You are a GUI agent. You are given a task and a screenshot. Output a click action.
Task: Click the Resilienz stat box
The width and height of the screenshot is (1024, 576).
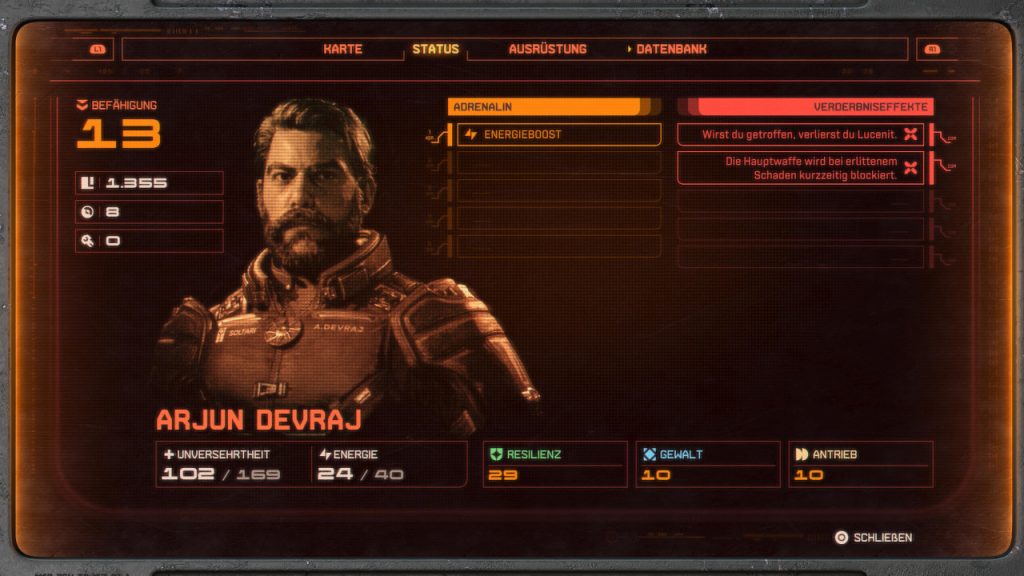coord(555,464)
